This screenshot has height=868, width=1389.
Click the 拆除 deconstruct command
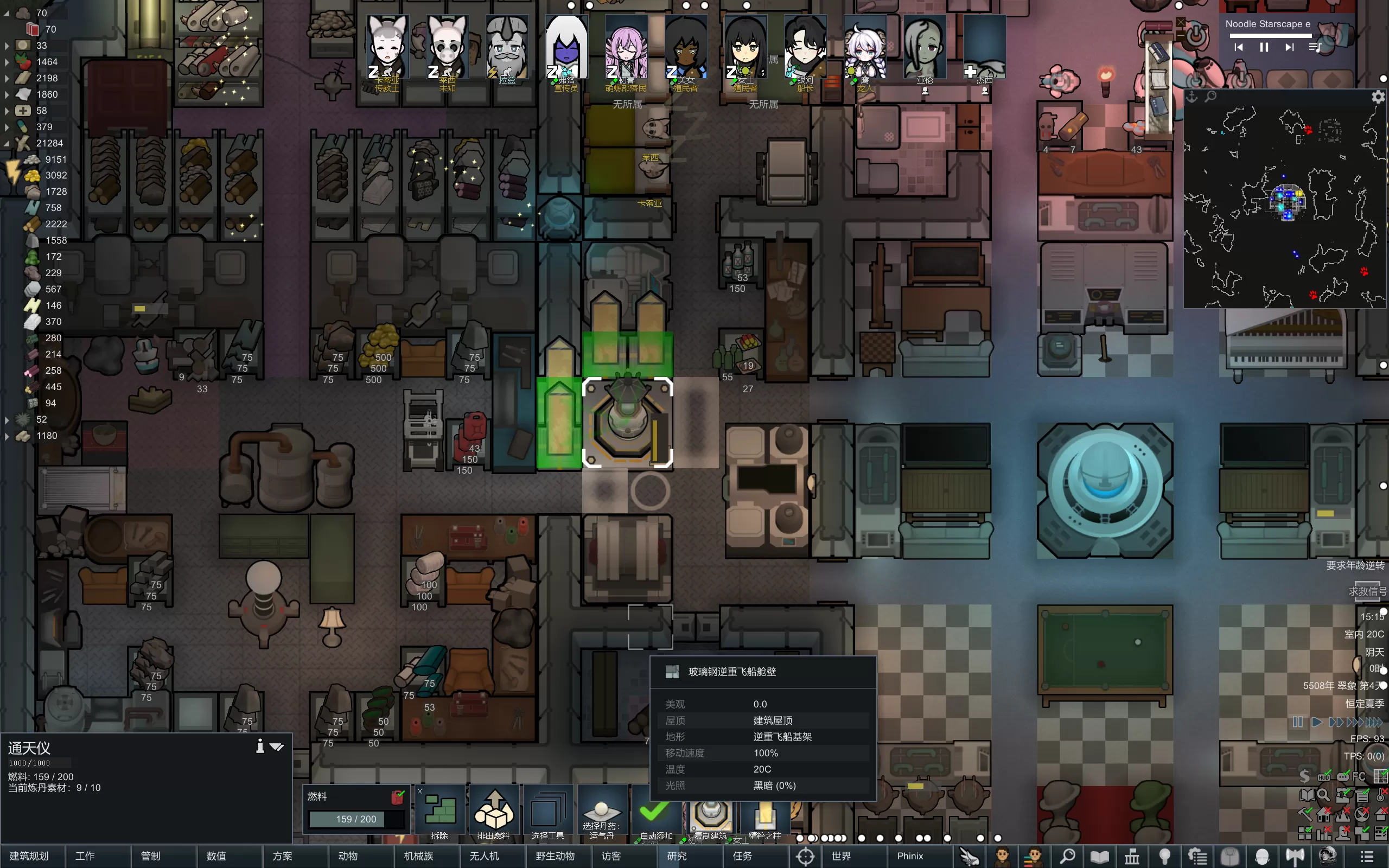(439, 813)
